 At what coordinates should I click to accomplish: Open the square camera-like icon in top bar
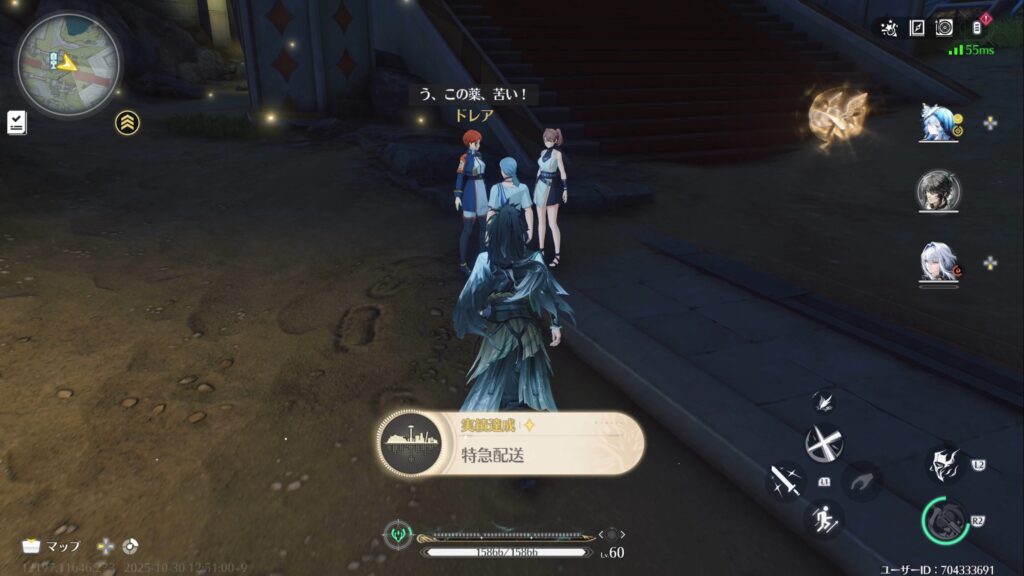tap(944, 28)
